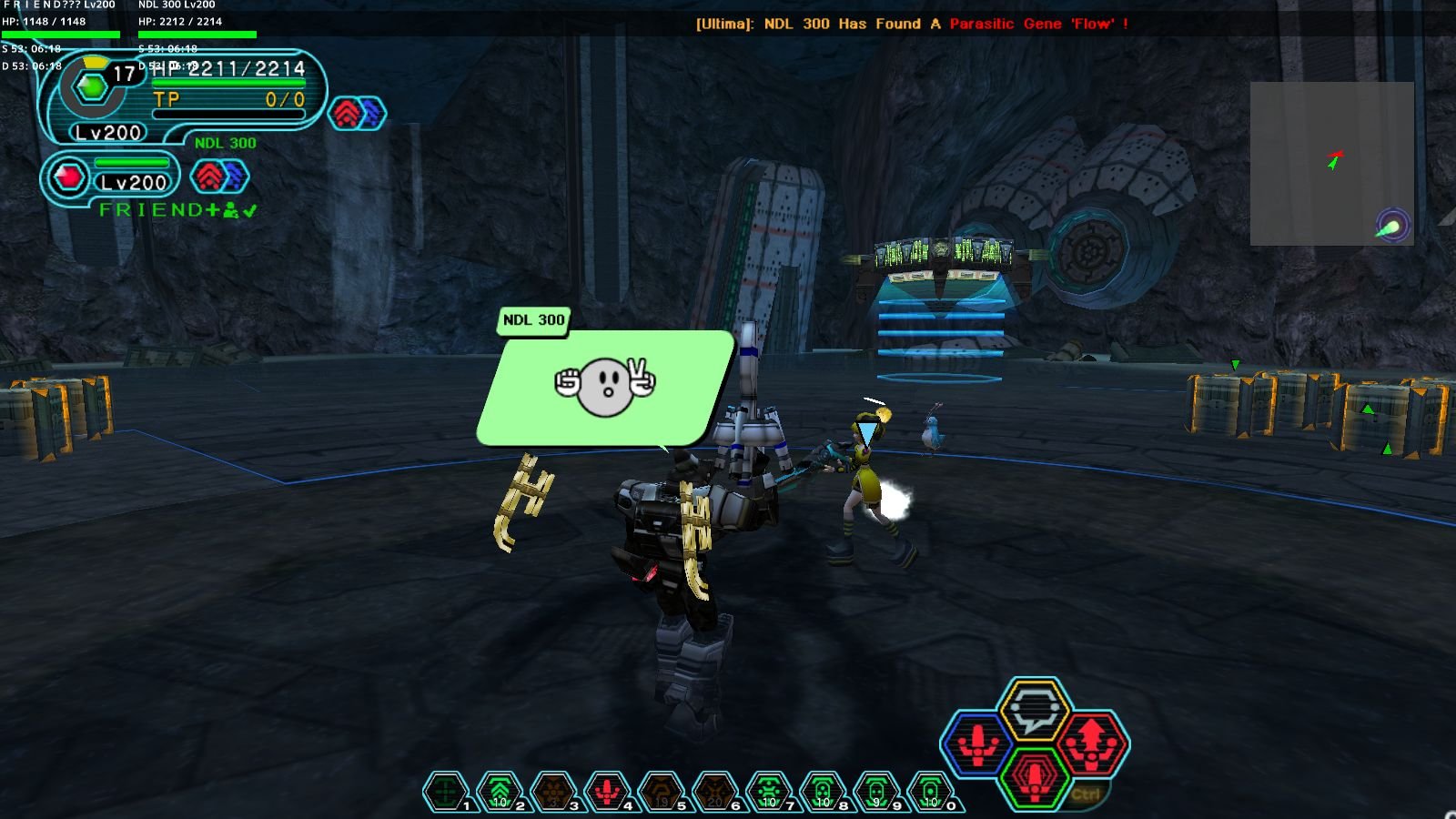Click NDL 300's emoticon chat bubble

(x=604, y=387)
